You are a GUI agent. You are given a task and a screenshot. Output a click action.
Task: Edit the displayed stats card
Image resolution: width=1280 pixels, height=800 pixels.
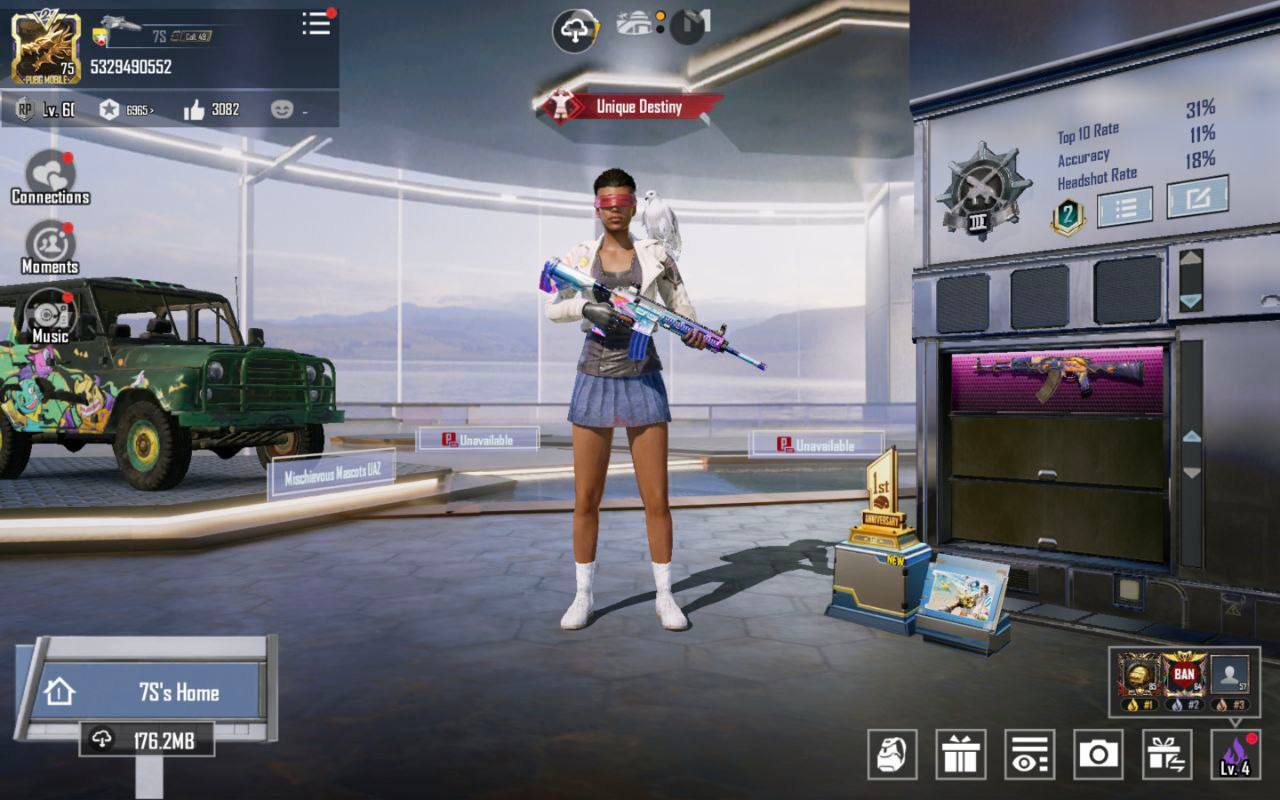click(x=1197, y=198)
